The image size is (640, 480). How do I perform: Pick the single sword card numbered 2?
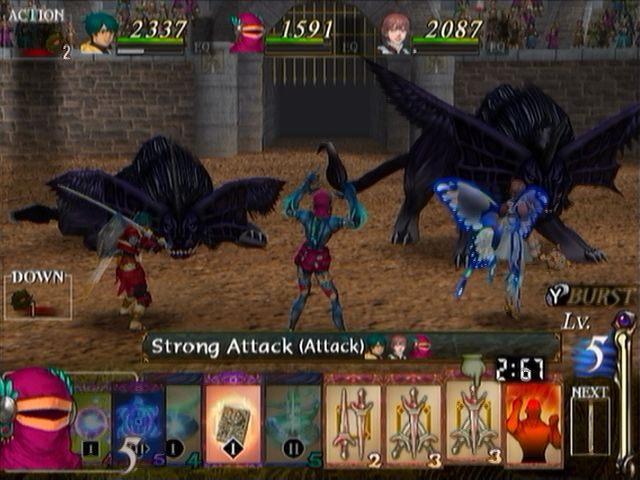354,424
